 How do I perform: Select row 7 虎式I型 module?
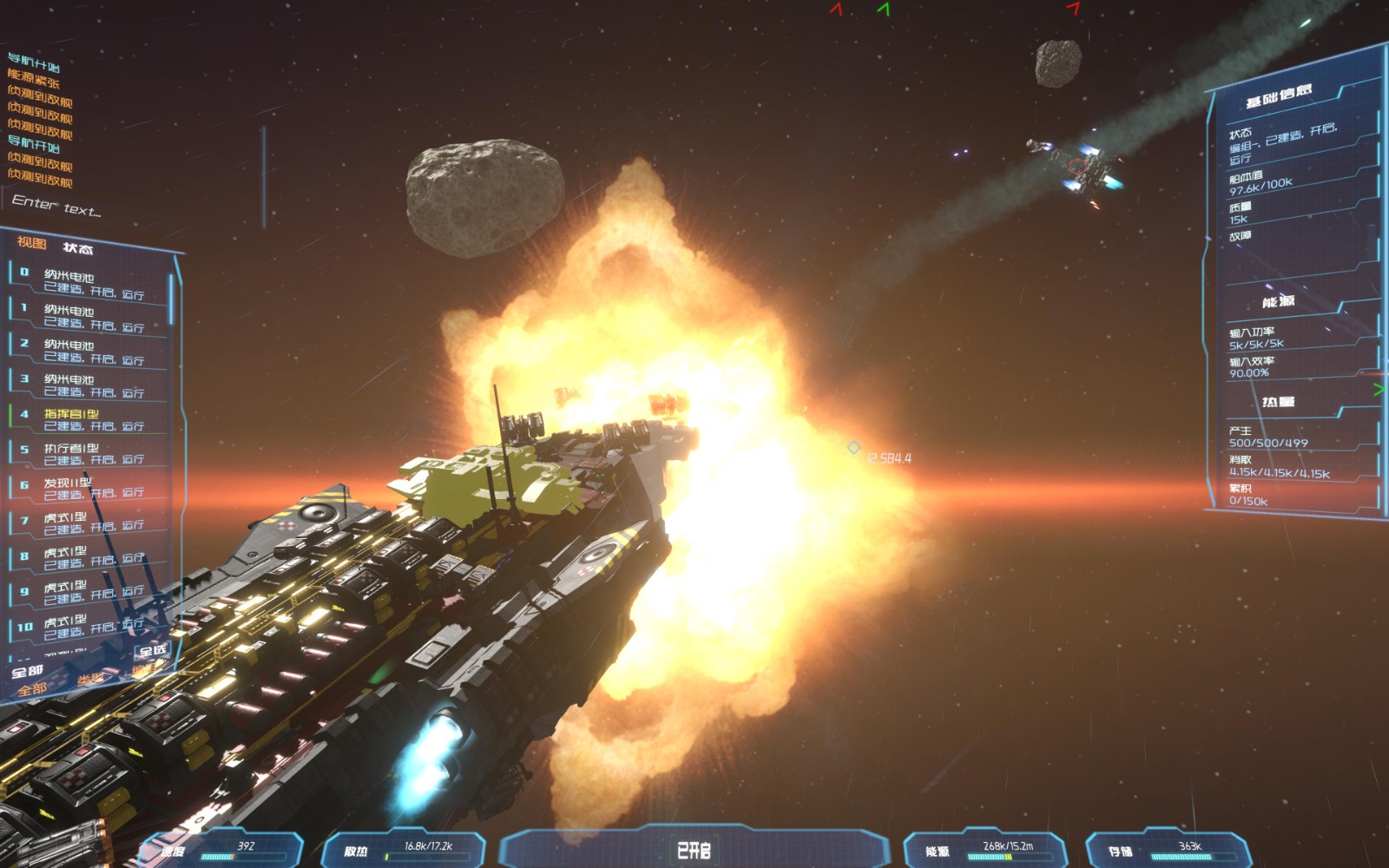pyautogui.click(x=87, y=522)
